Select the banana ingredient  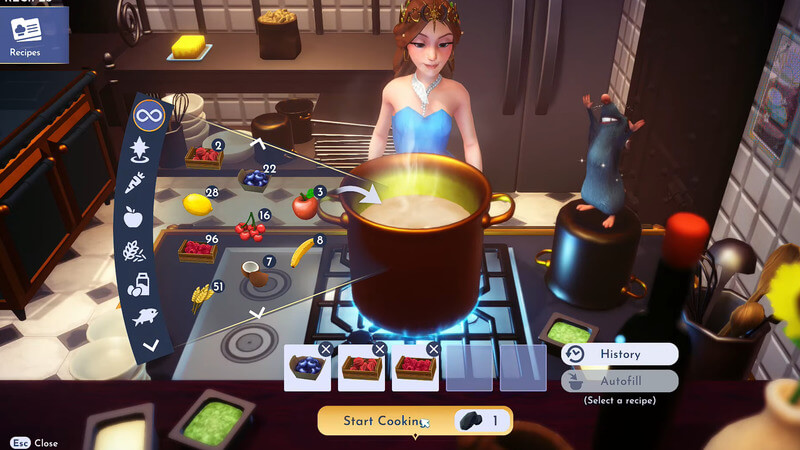pyautogui.click(x=301, y=253)
